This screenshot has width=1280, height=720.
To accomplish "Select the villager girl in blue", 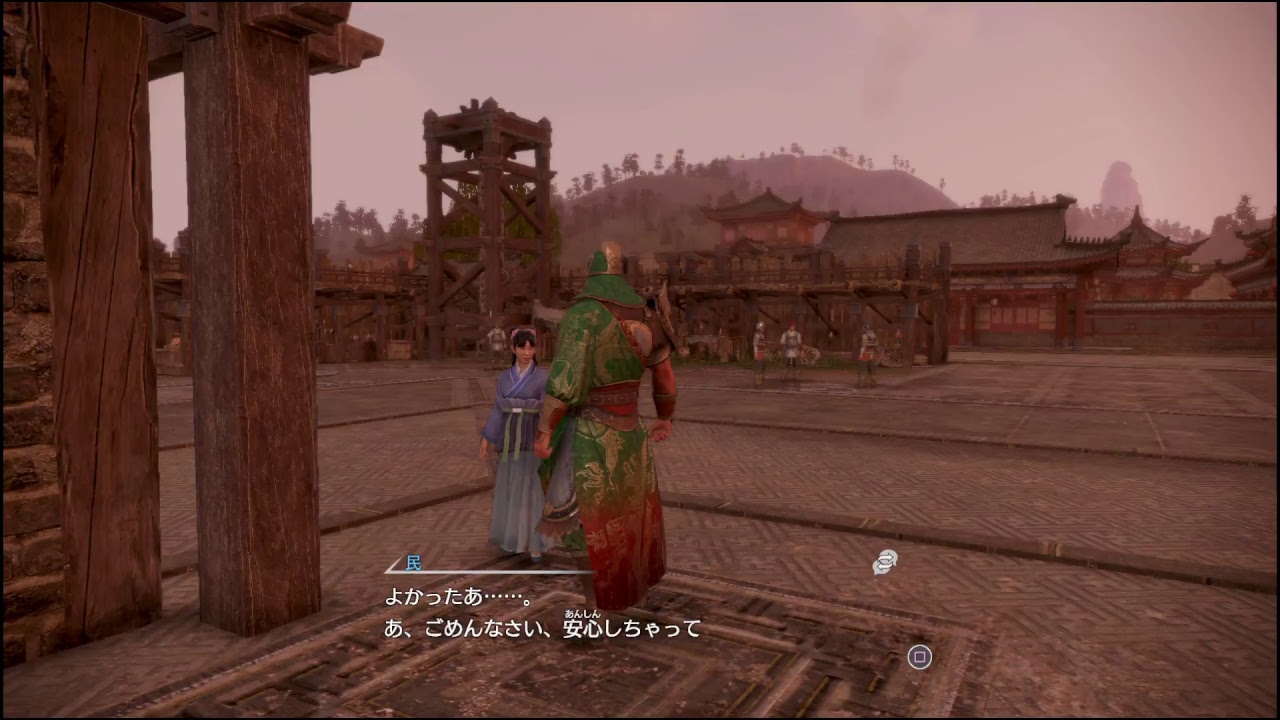I will pos(520,420).
